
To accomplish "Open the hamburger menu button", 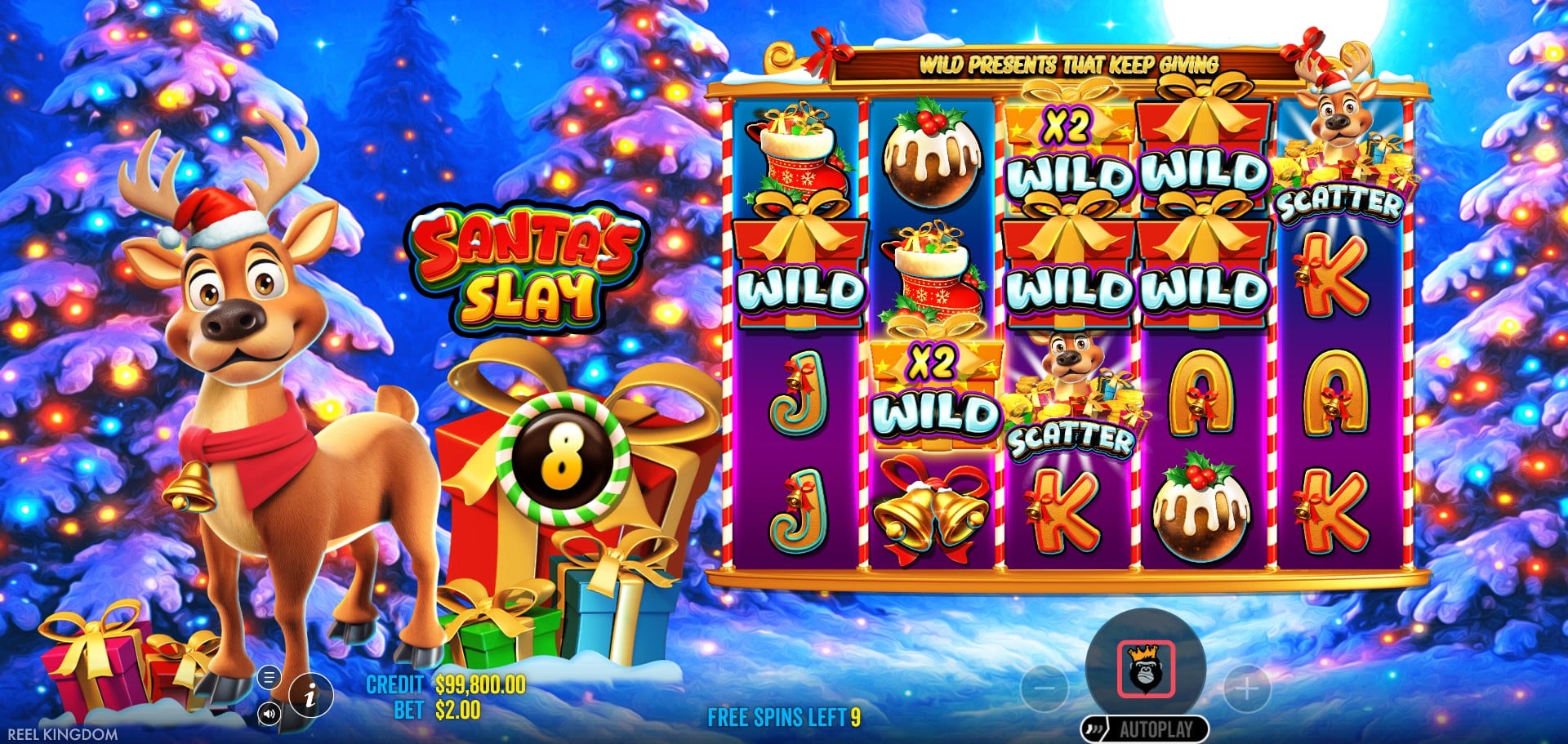I will click(x=268, y=677).
